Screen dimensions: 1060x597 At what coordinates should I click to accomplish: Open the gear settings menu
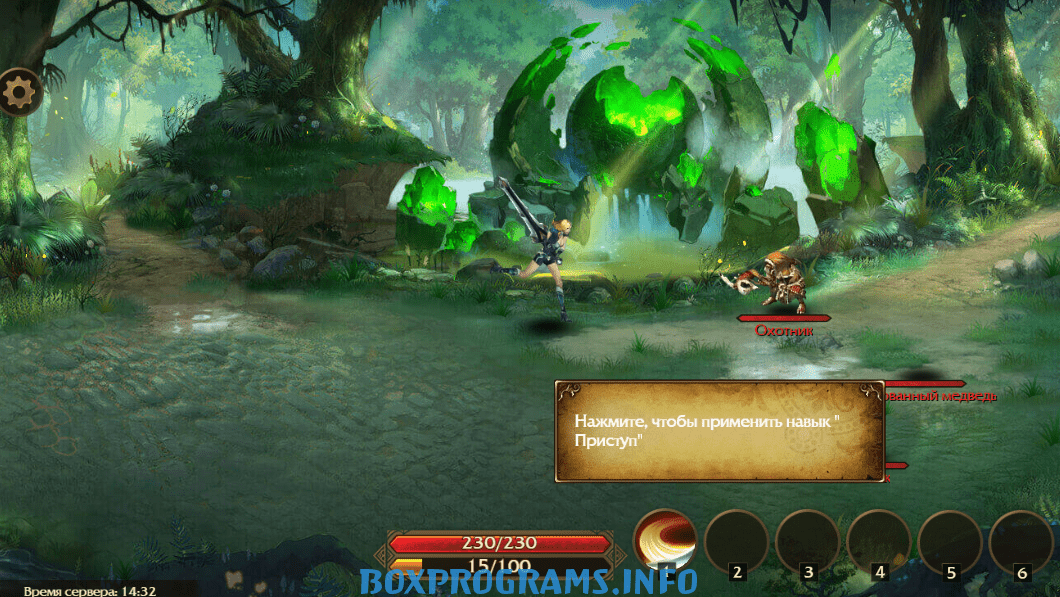20,93
